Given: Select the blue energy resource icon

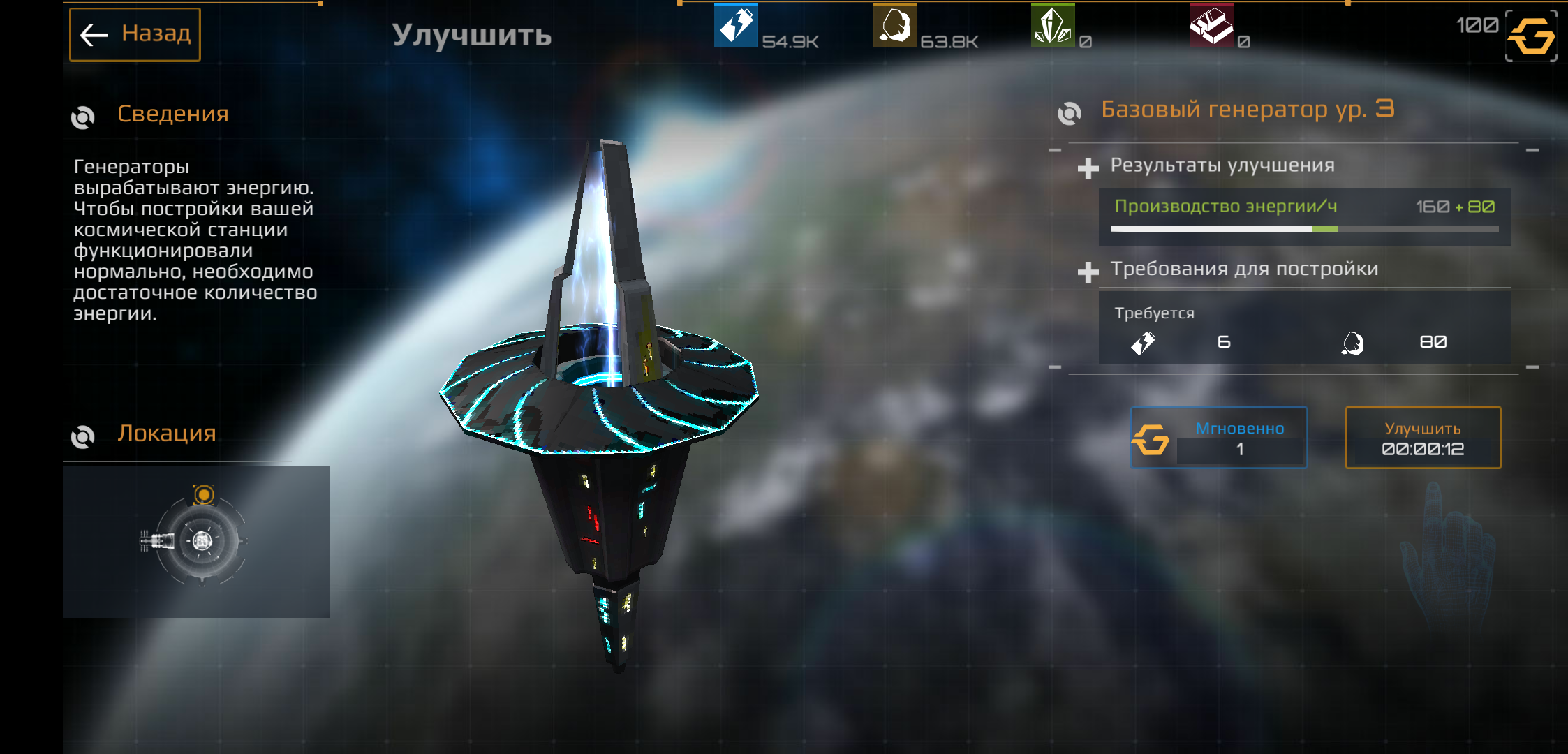Looking at the screenshot, I should click(736, 26).
